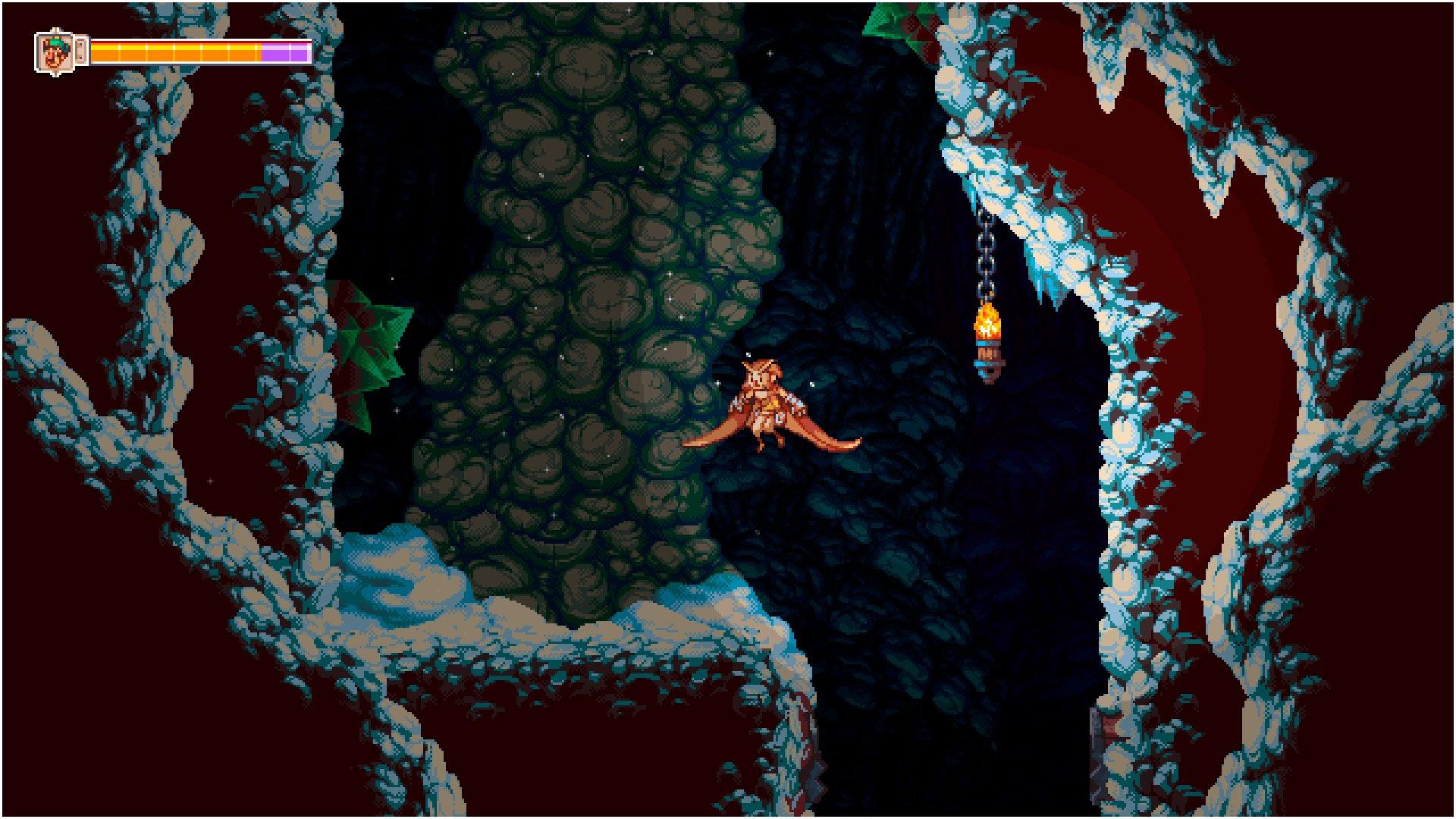Click the character portrait in the HUD

tap(55, 51)
